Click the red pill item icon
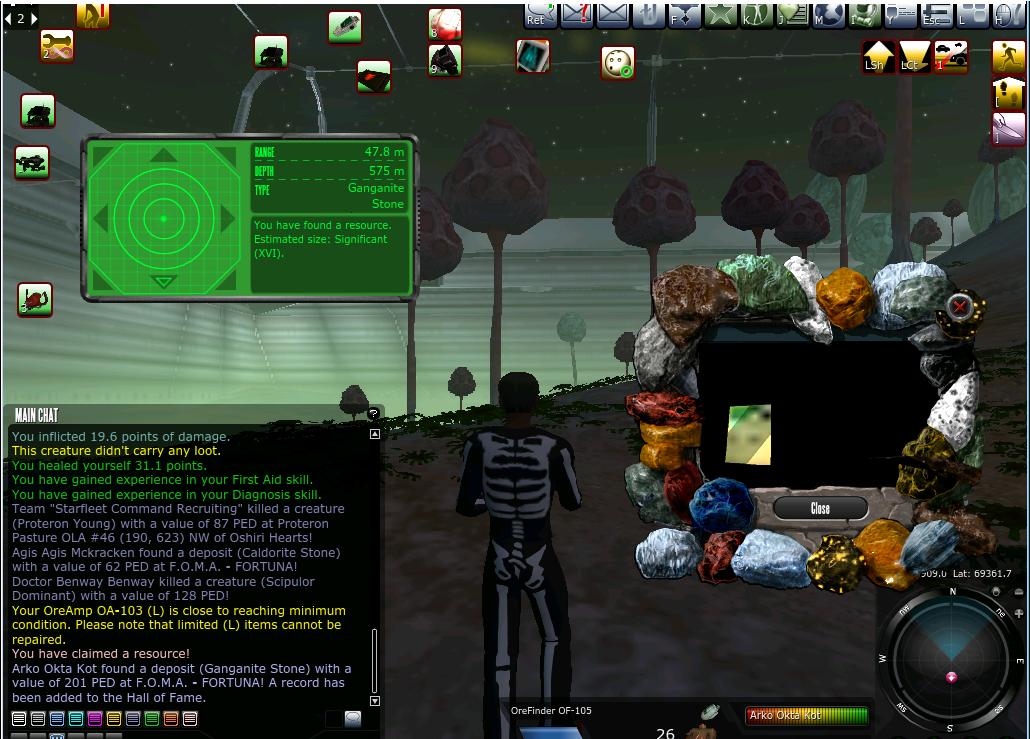The image size is (1030, 739). (444, 22)
